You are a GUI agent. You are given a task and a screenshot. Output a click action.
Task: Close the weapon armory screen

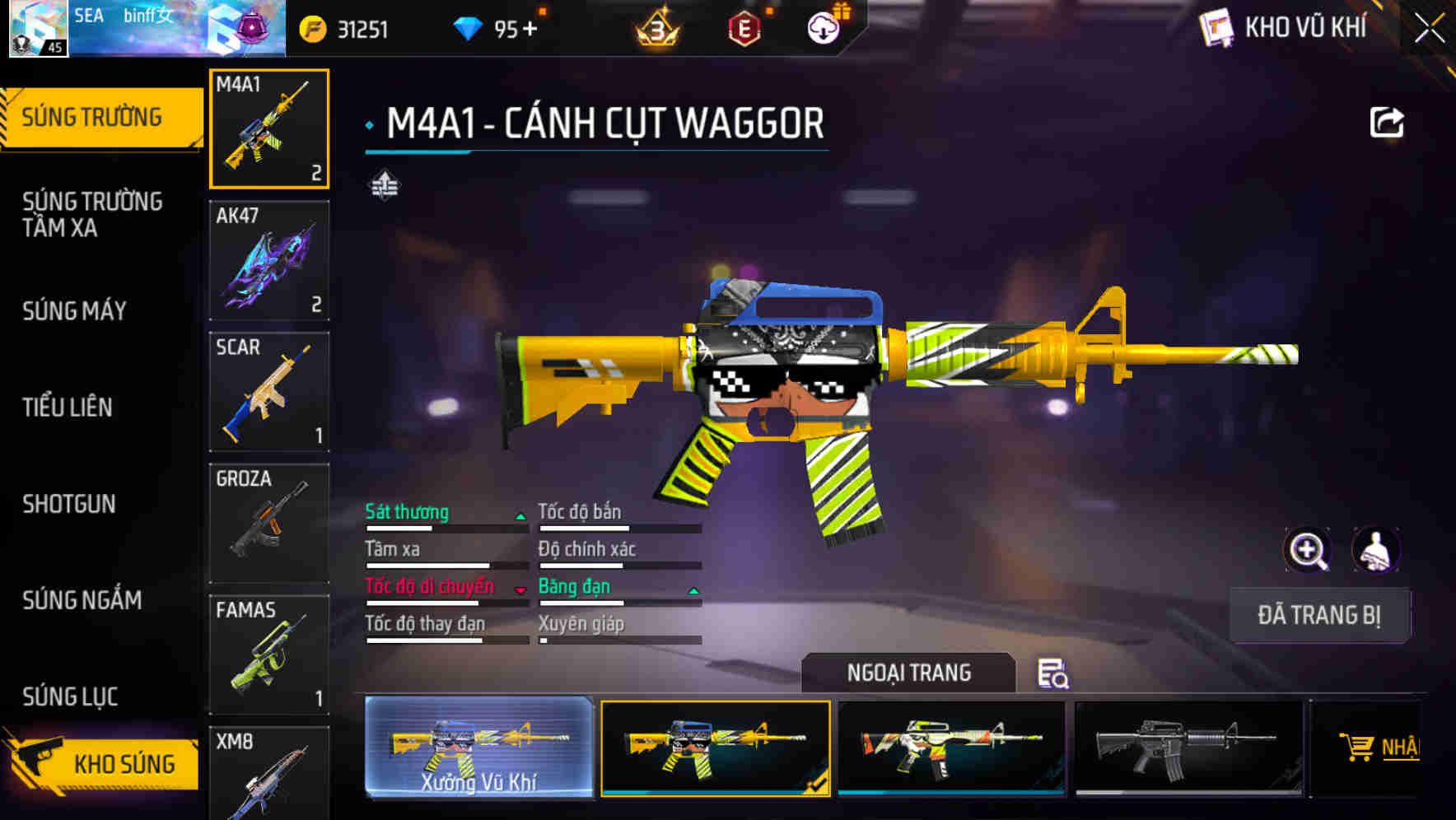click(x=1429, y=29)
